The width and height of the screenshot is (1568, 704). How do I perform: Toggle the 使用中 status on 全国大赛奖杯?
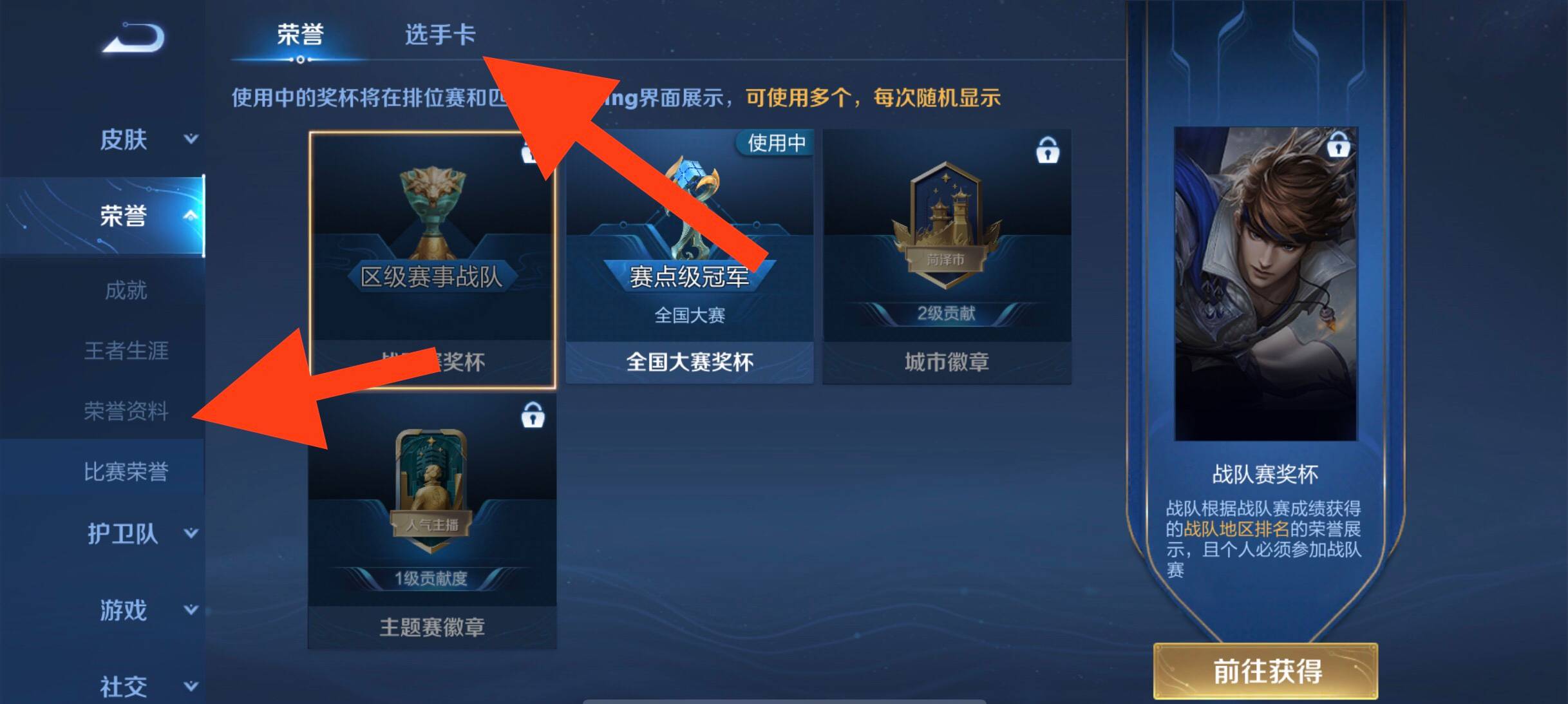point(776,144)
